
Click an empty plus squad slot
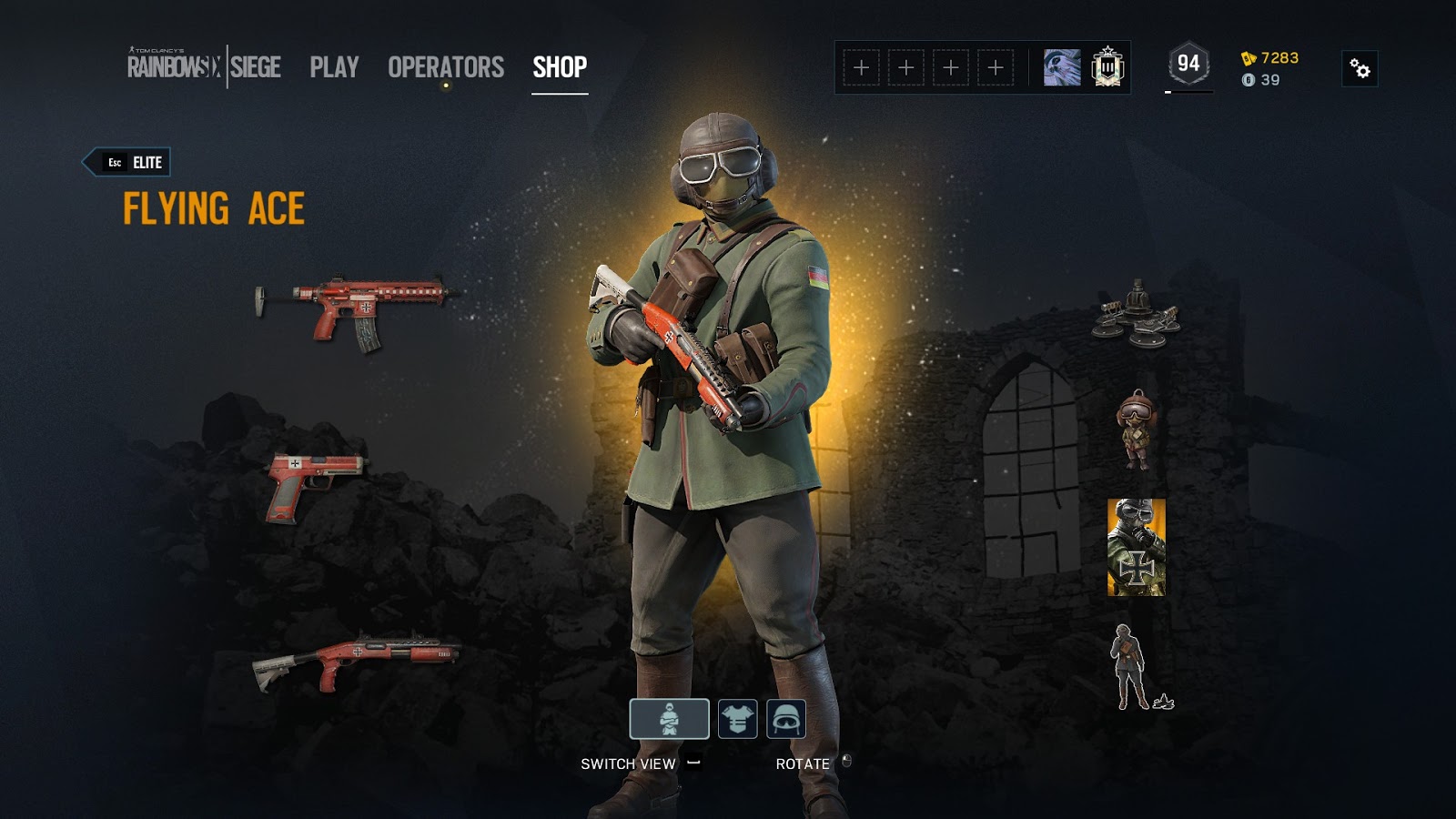tap(860, 66)
